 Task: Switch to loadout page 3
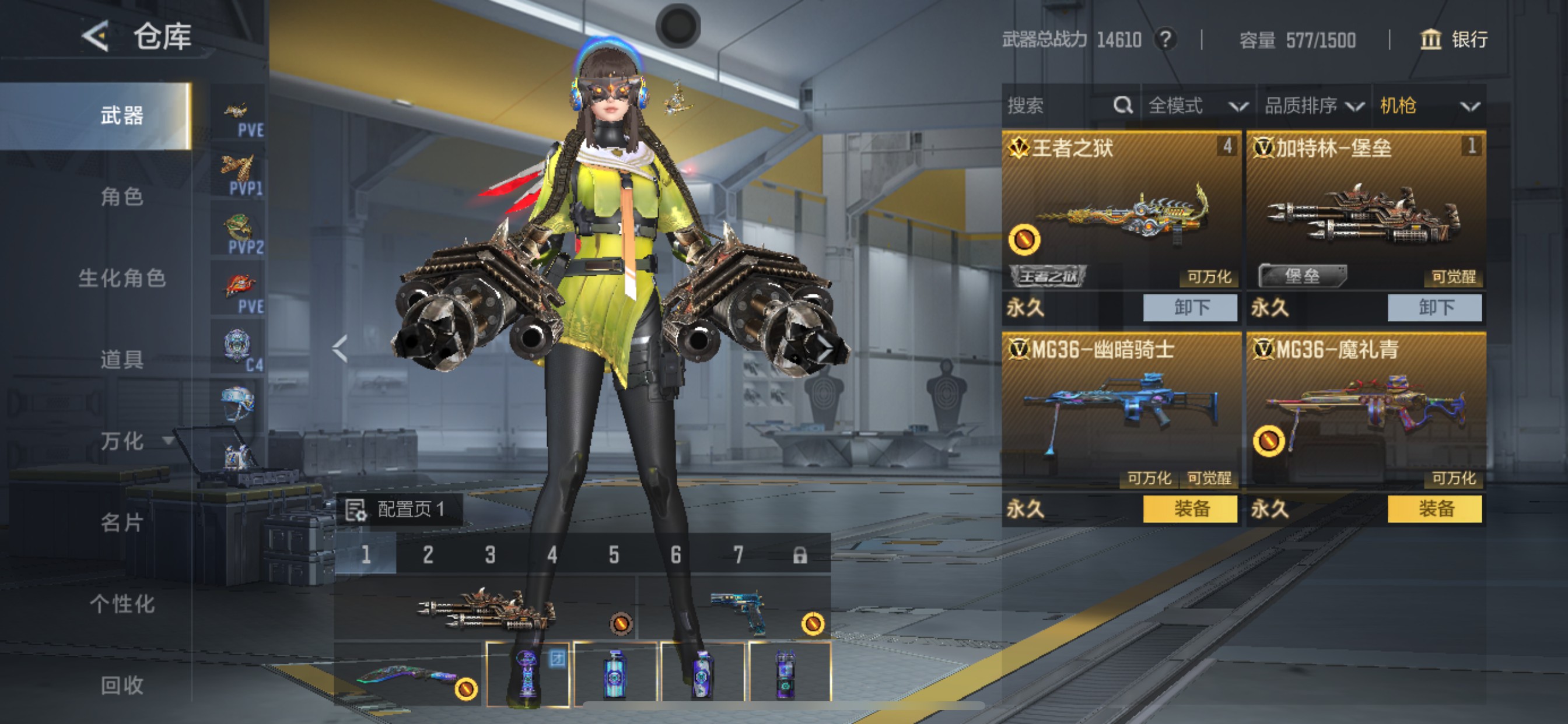coord(490,555)
